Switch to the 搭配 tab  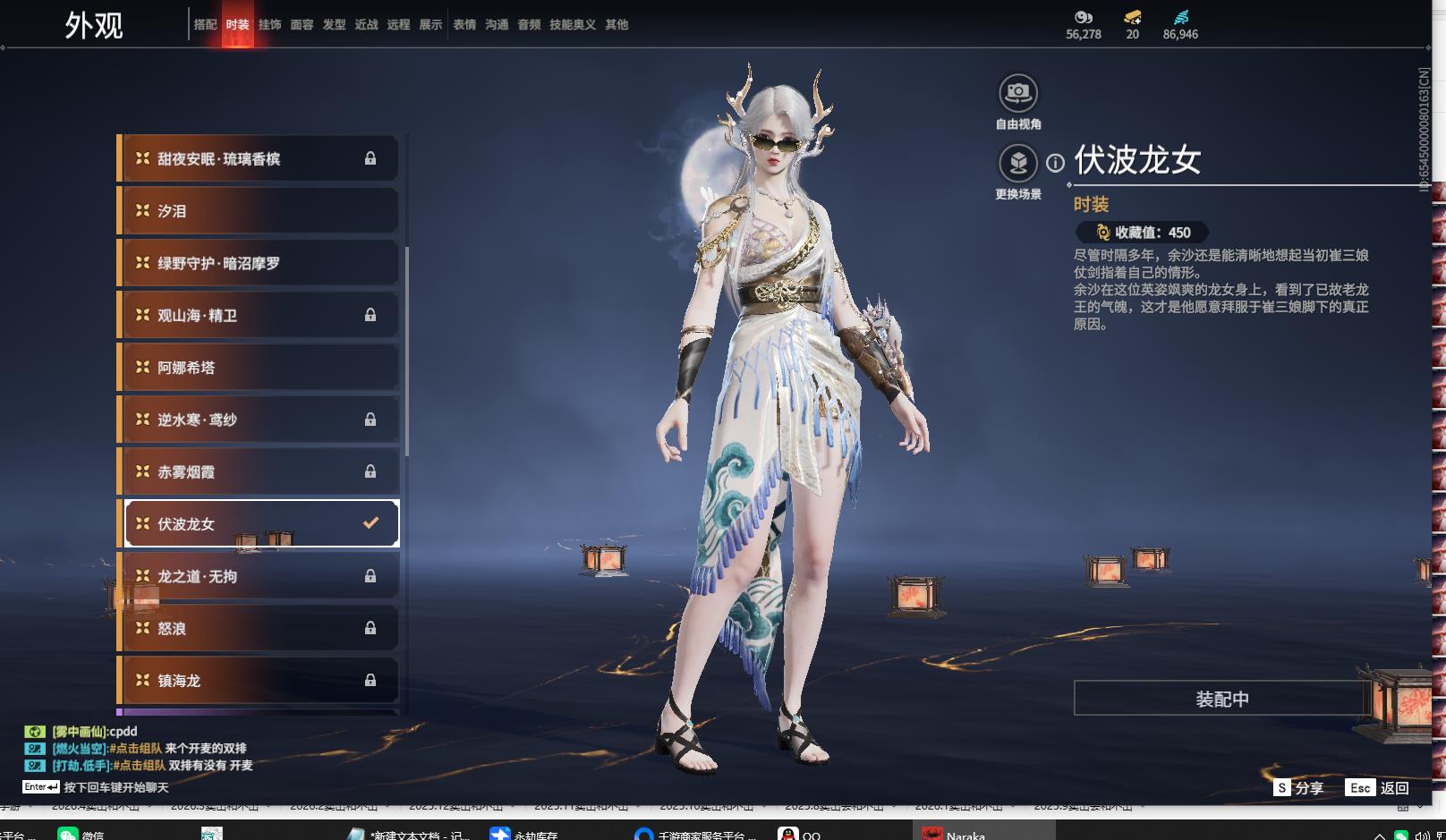205,25
